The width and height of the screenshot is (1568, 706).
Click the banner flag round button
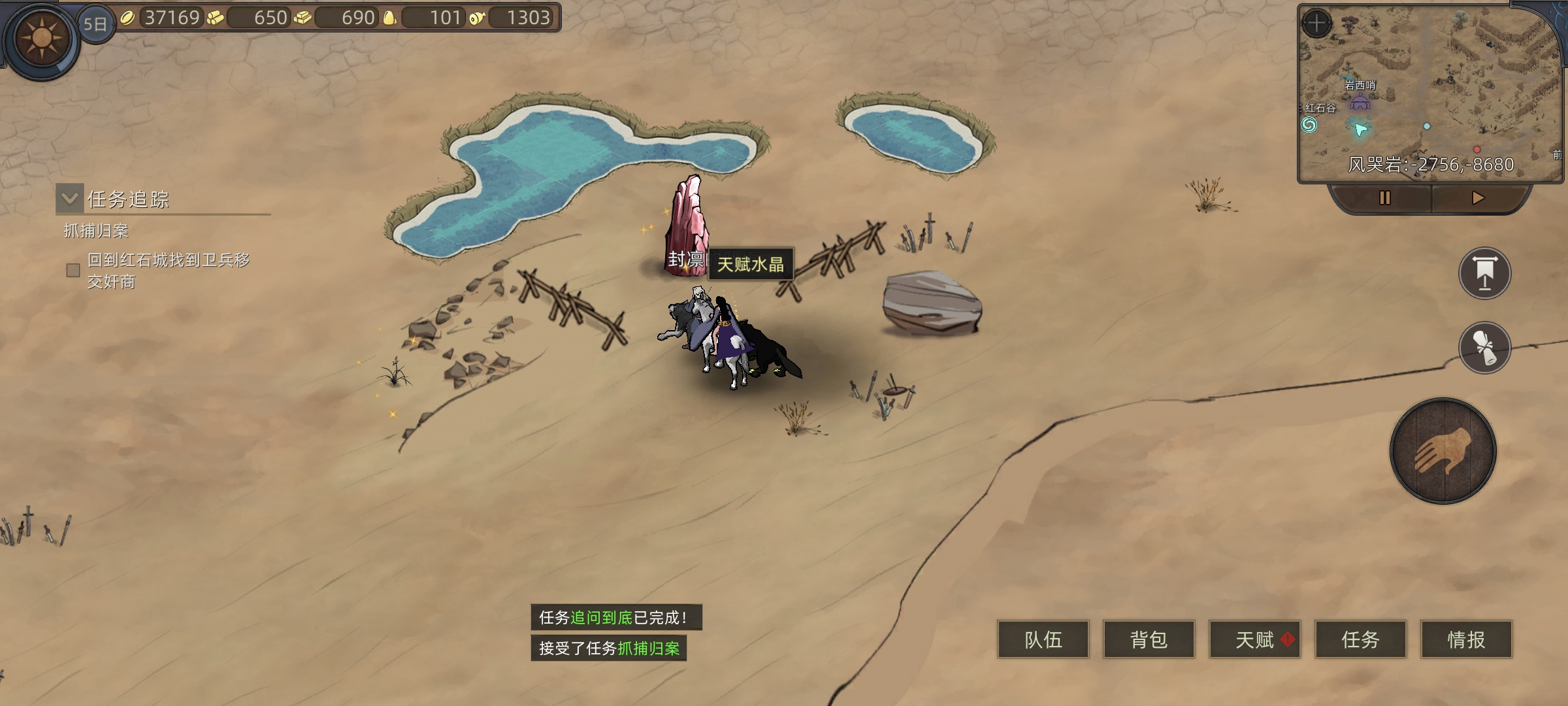(x=1484, y=273)
